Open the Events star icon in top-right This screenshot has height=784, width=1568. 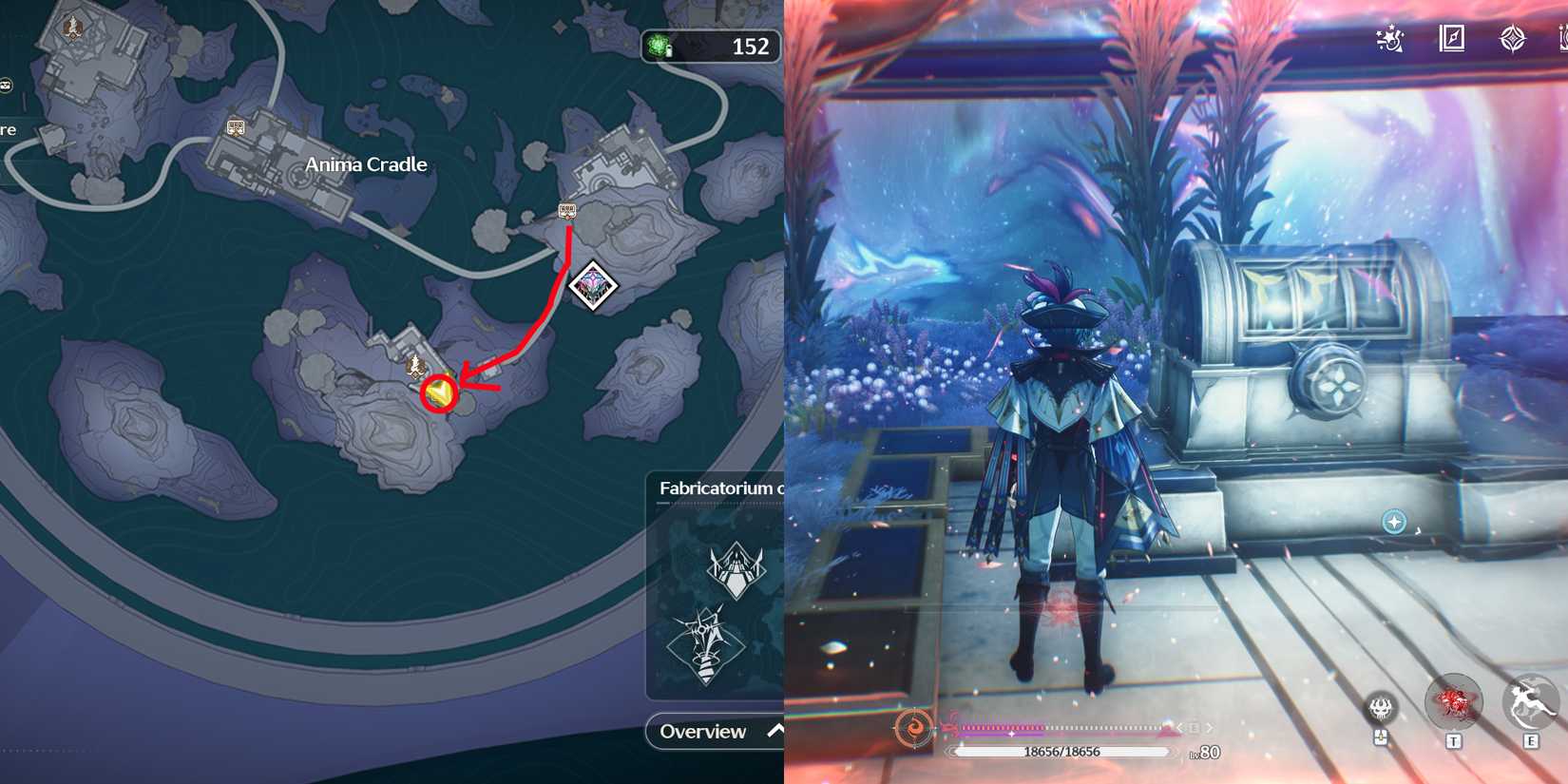coord(1389,40)
